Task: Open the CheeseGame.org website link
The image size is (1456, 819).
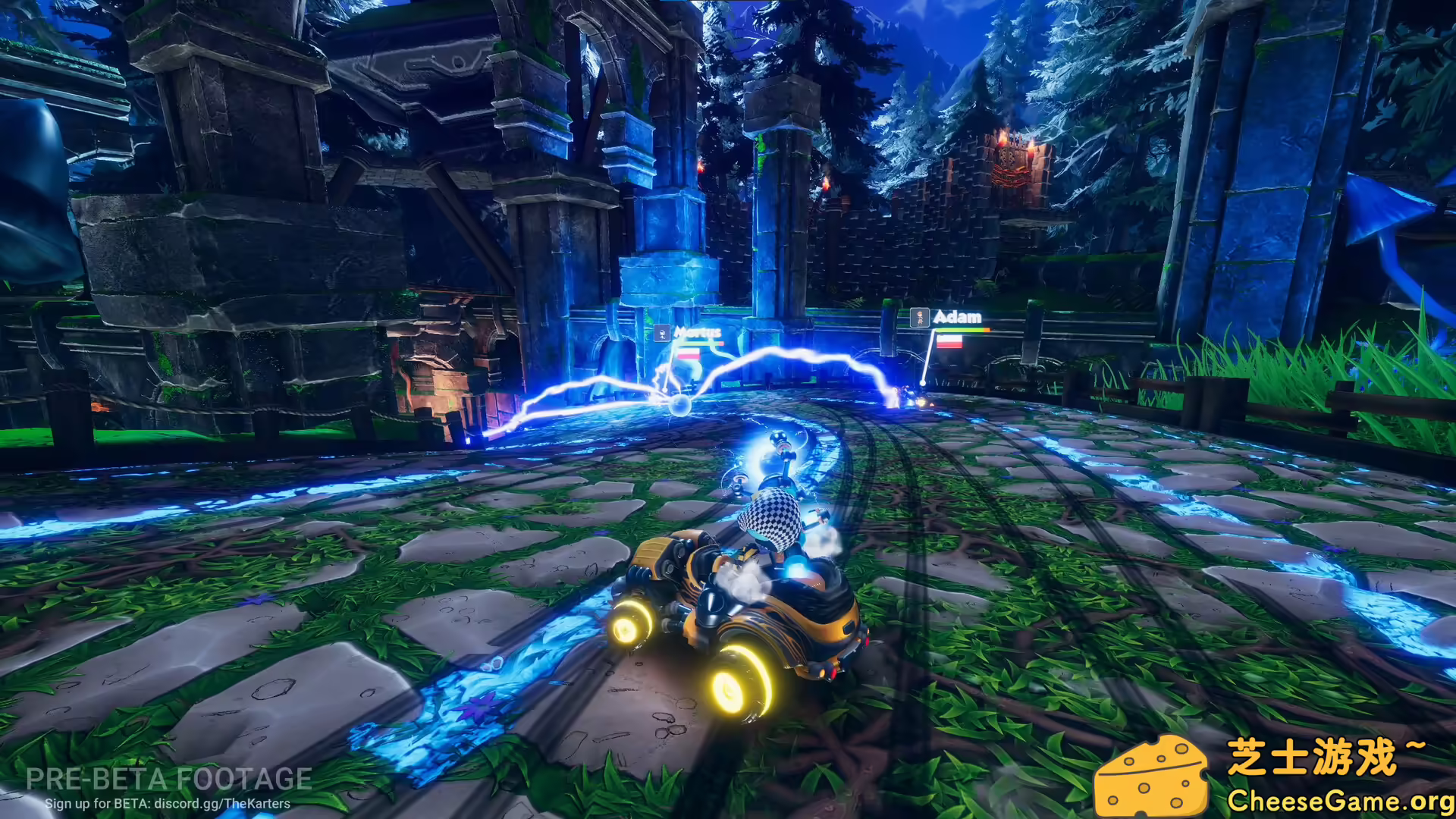Action: coord(1335,802)
